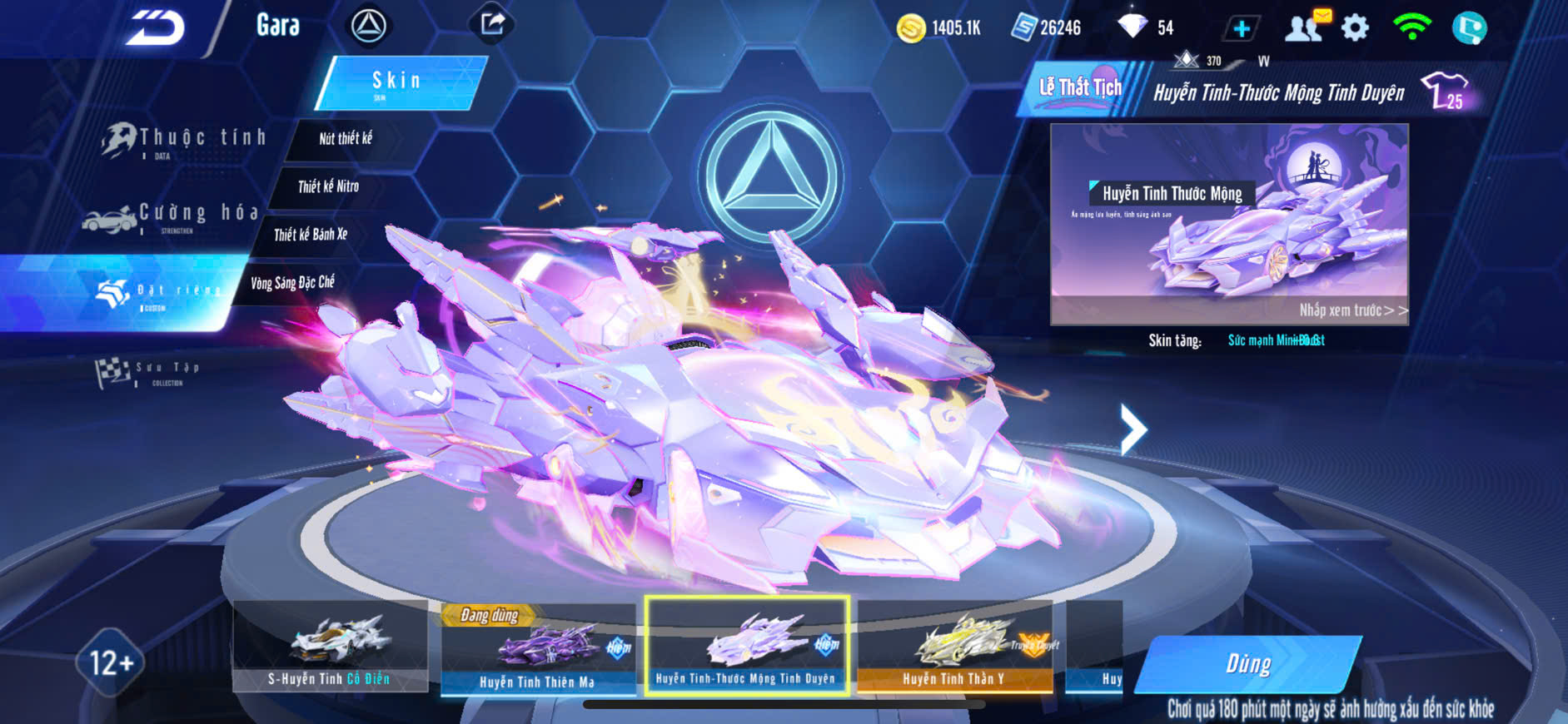This screenshot has width=1568, height=724.
Task: Open the shirt icon with number 25
Action: (x=1444, y=91)
